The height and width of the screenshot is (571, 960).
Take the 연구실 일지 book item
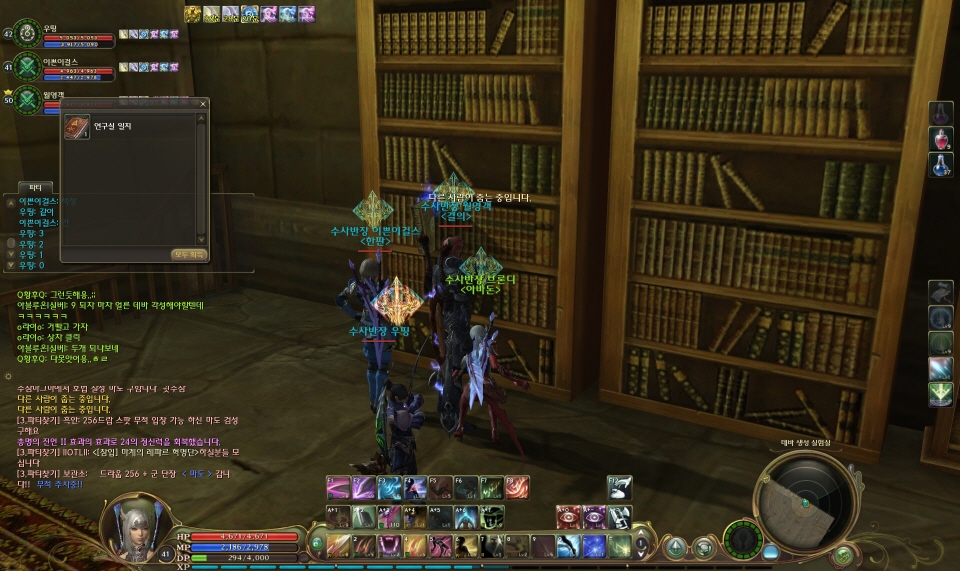(x=76, y=129)
